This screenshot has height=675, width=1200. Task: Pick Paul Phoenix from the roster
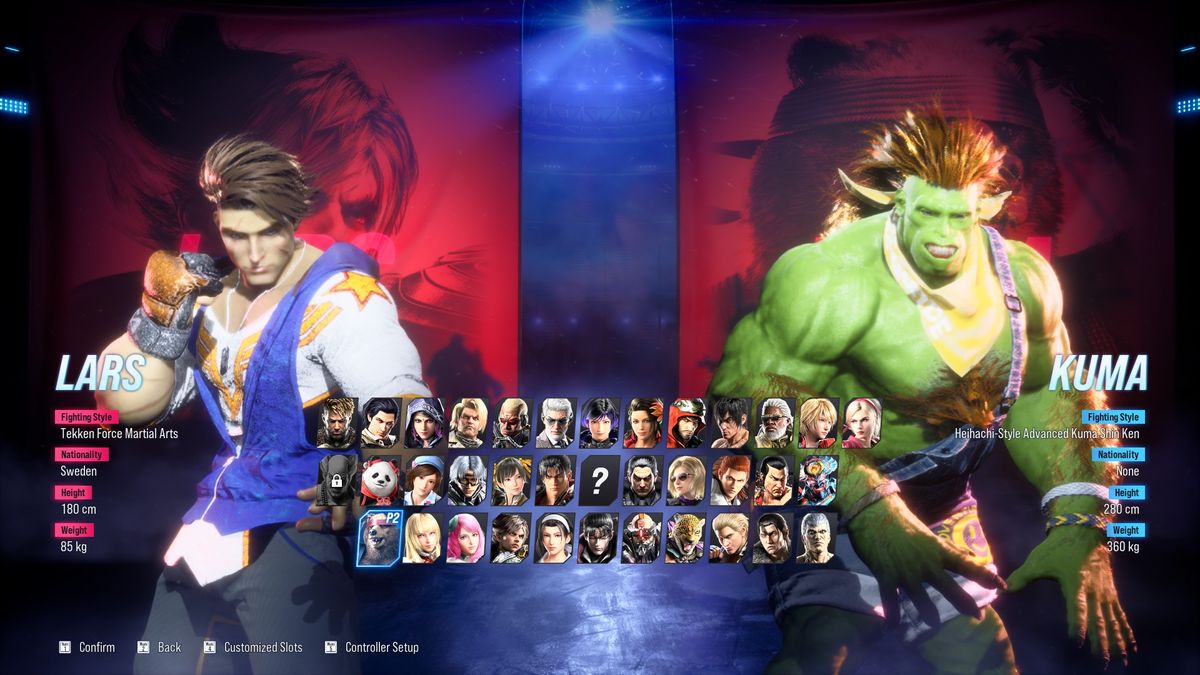coord(467,423)
